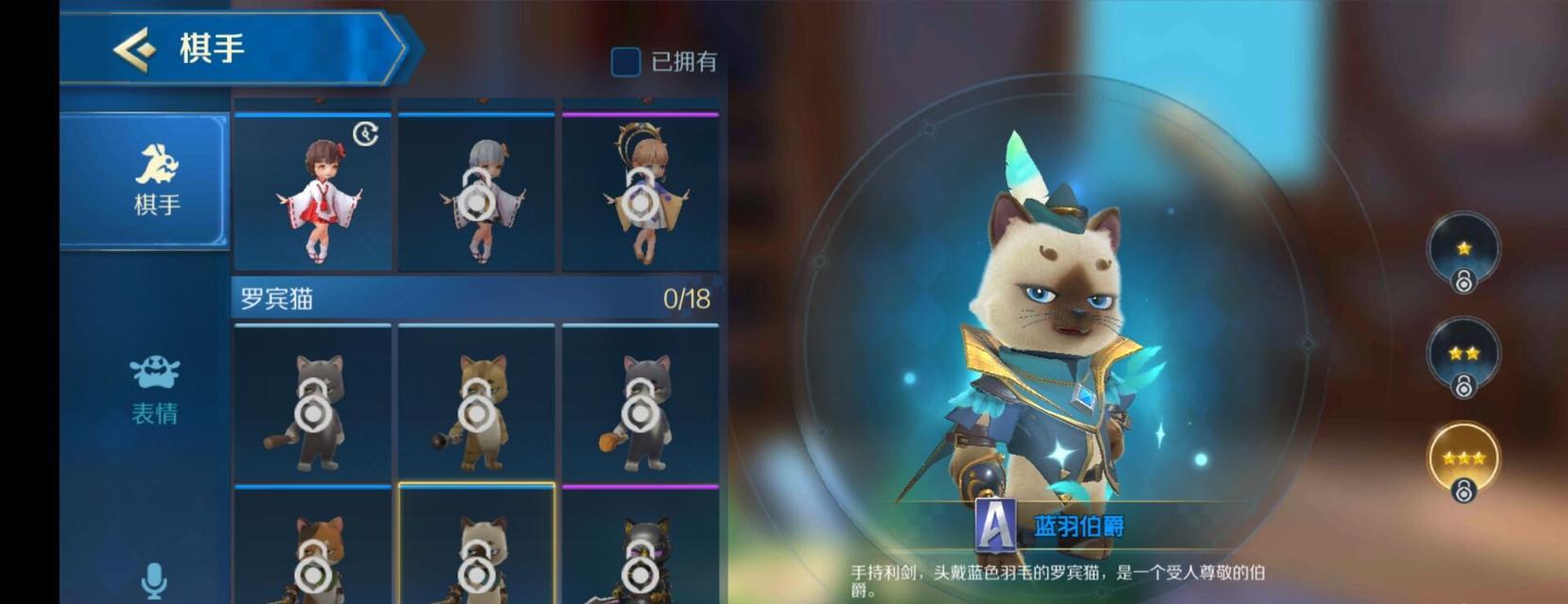Pick the locked calico cat tile
The width and height of the screenshot is (1568, 604).
[312, 547]
